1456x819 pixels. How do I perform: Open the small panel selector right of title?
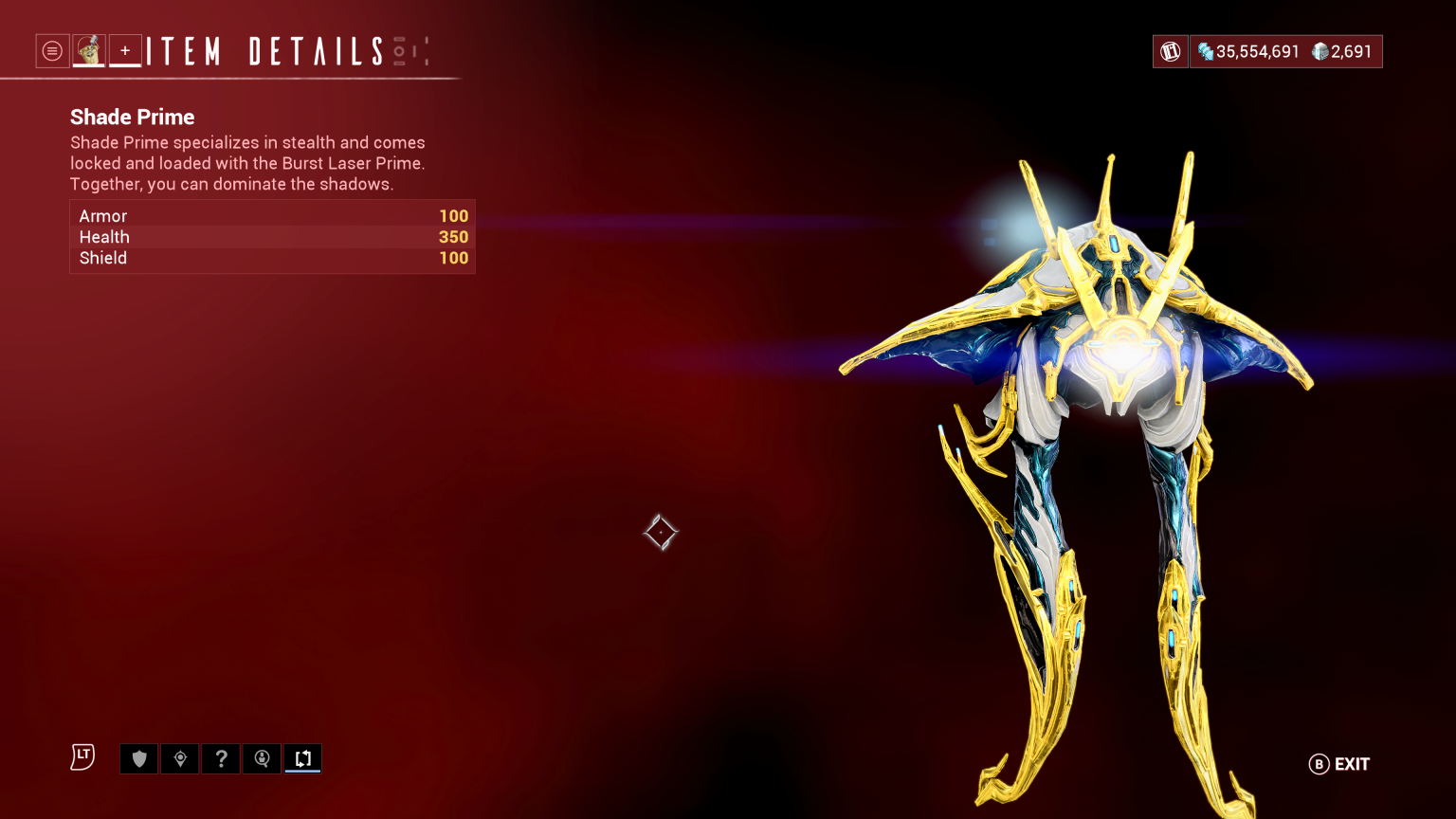pos(423,51)
